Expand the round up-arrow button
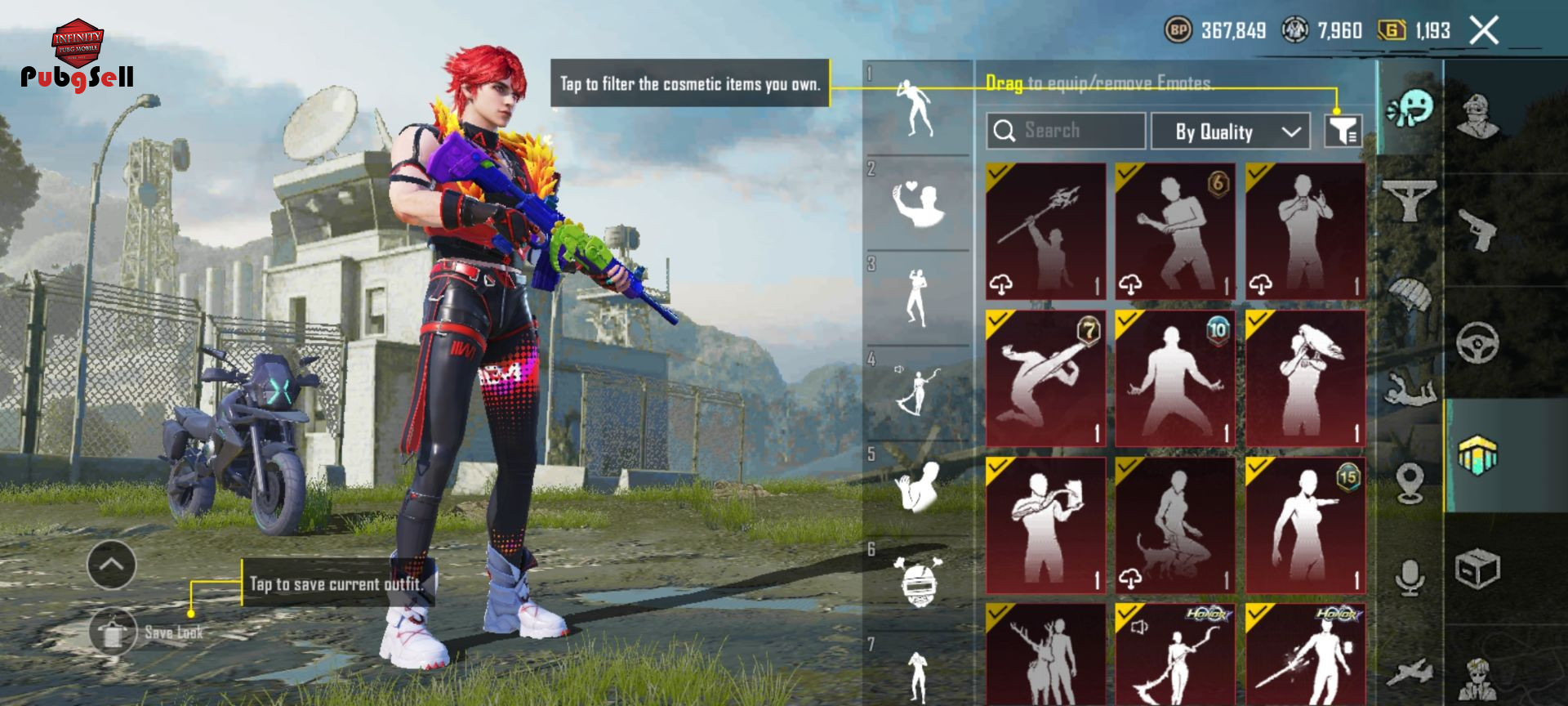The width and height of the screenshot is (1568, 706). pos(111,564)
